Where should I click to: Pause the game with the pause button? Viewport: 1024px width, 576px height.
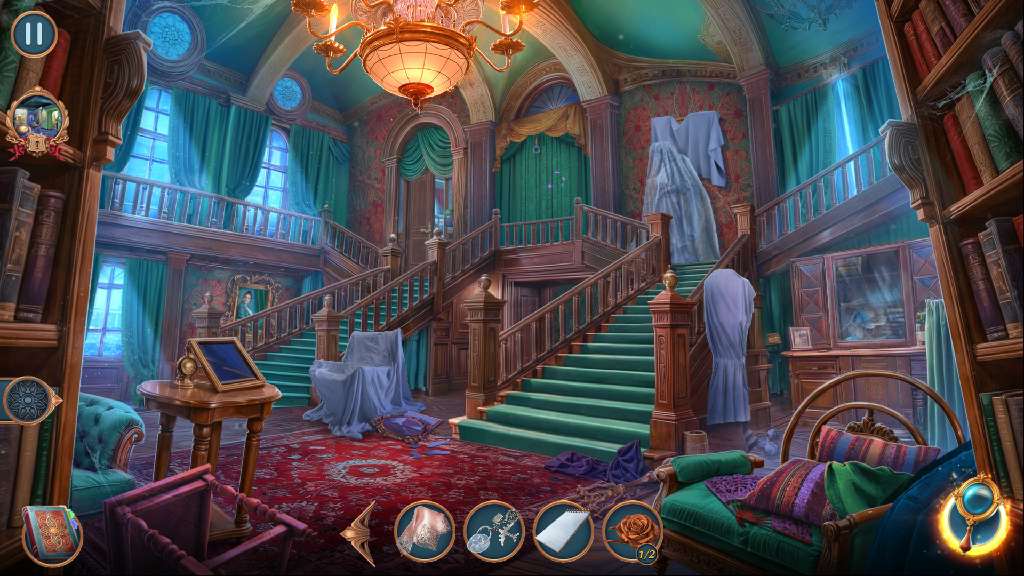point(34,33)
